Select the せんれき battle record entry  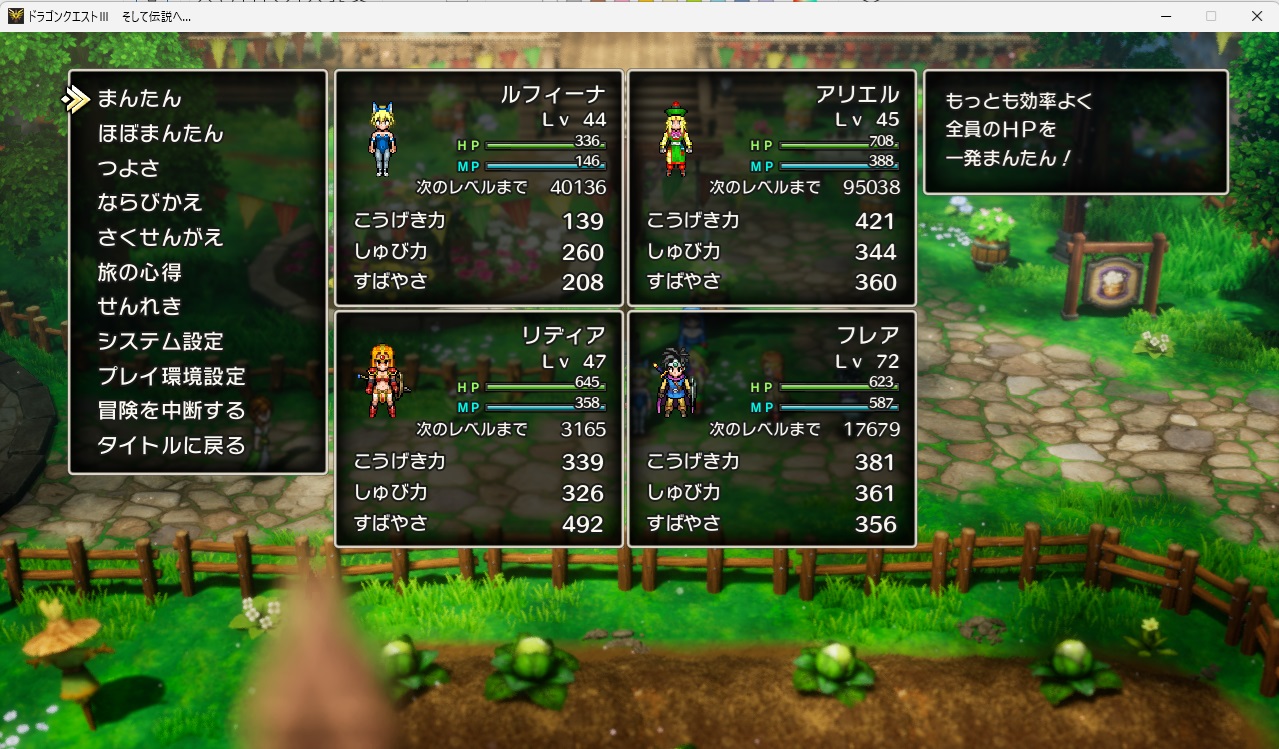(140, 307)
